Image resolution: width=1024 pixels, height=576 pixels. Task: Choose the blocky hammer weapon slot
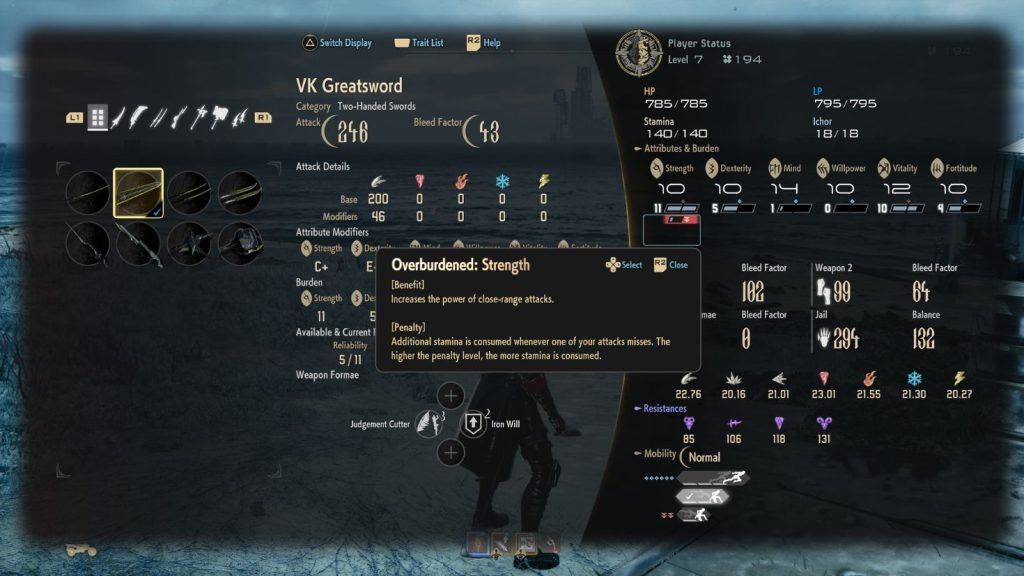[x=240, y=243]
